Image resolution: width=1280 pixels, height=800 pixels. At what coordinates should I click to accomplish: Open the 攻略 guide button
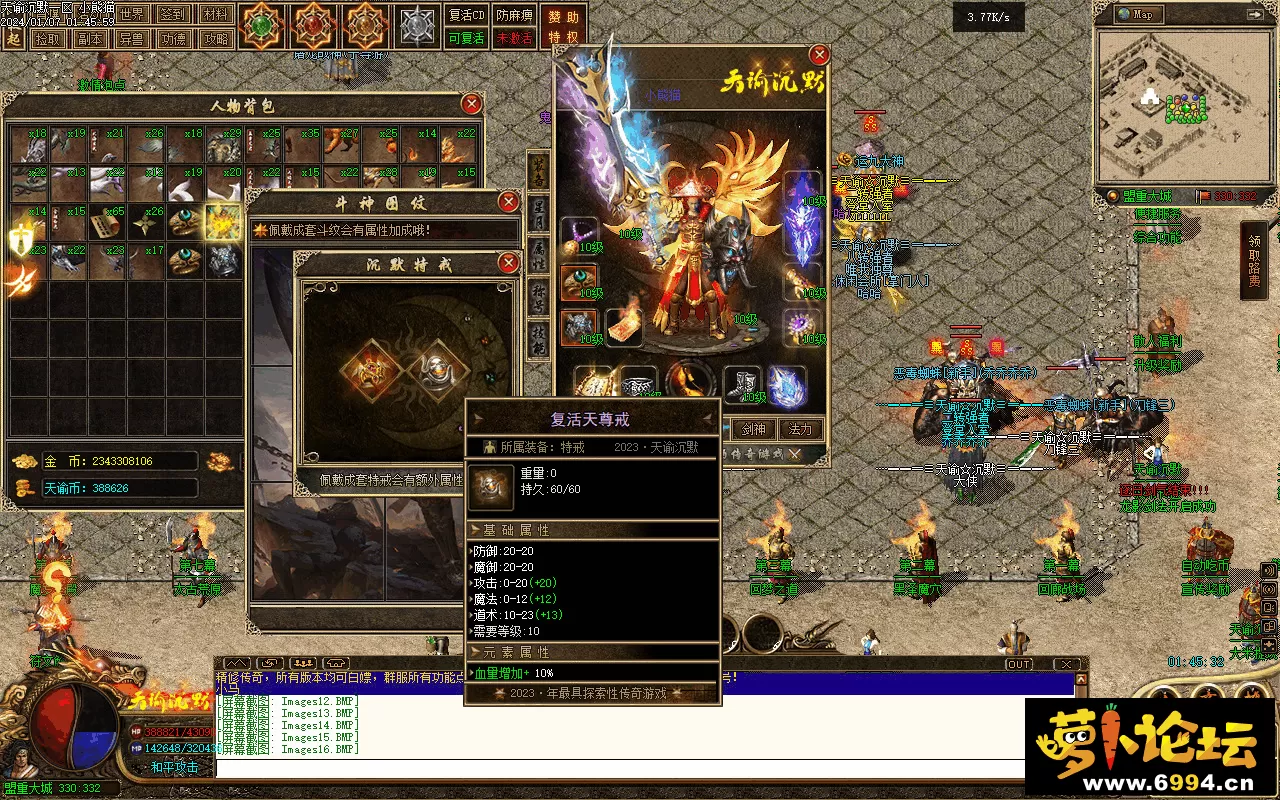point(215,39)
